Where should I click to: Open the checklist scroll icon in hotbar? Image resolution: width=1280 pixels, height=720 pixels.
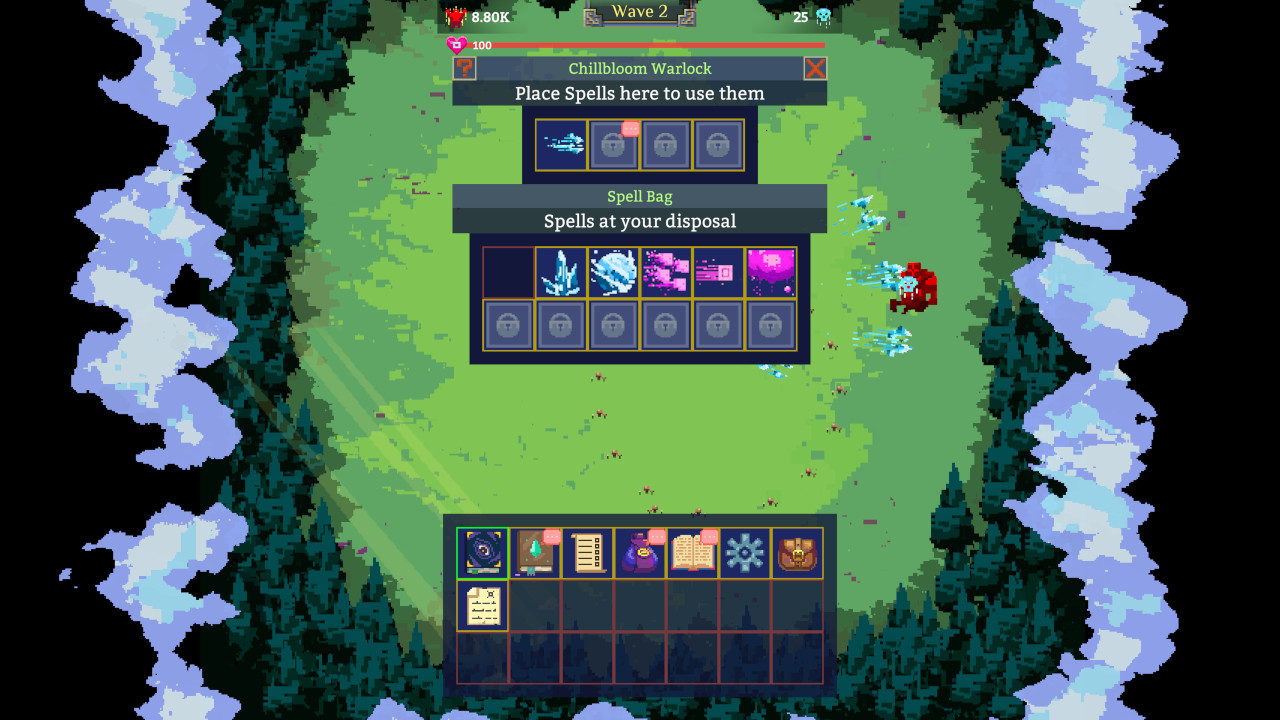point(588,553)
